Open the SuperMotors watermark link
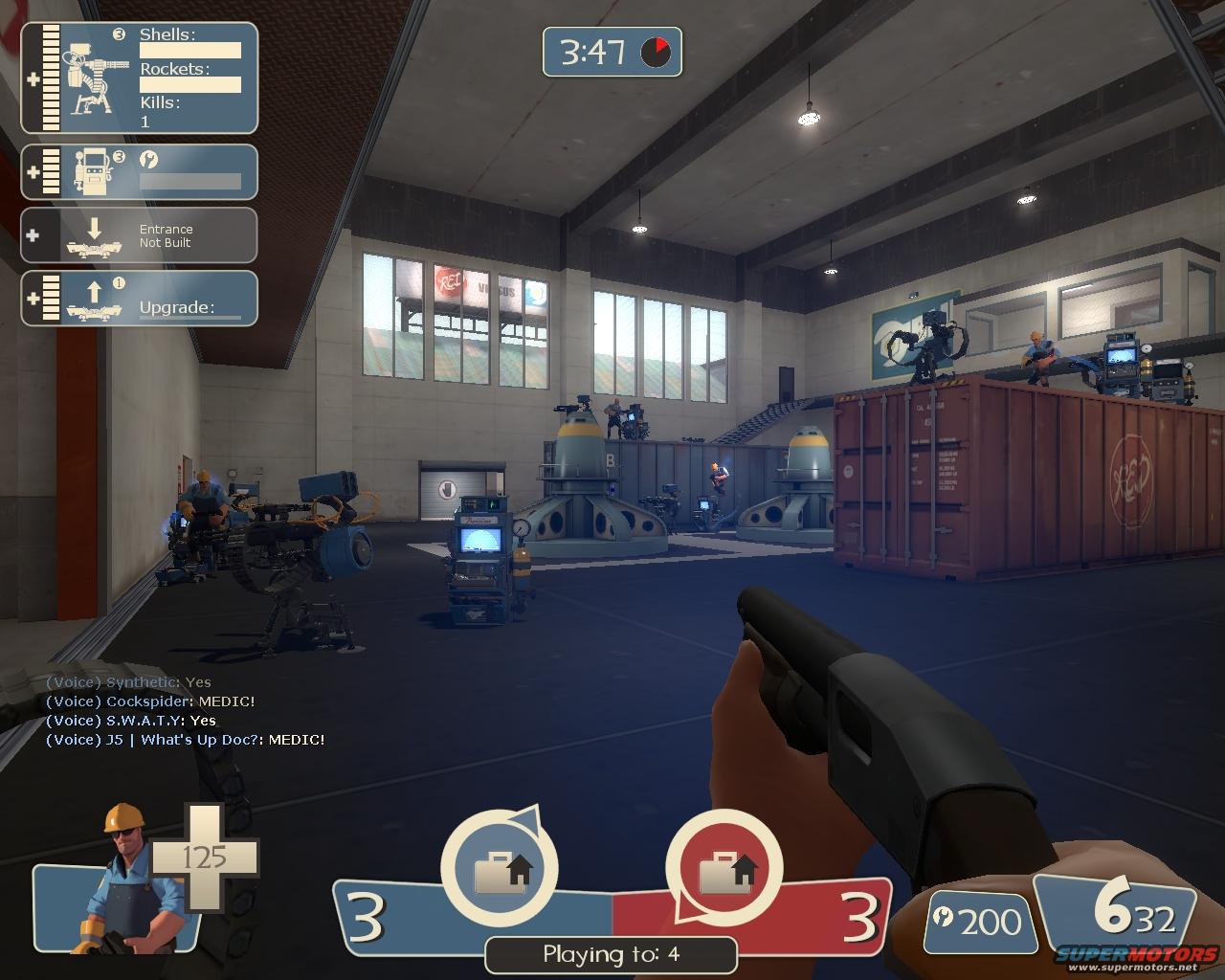 pos(1135,958)
